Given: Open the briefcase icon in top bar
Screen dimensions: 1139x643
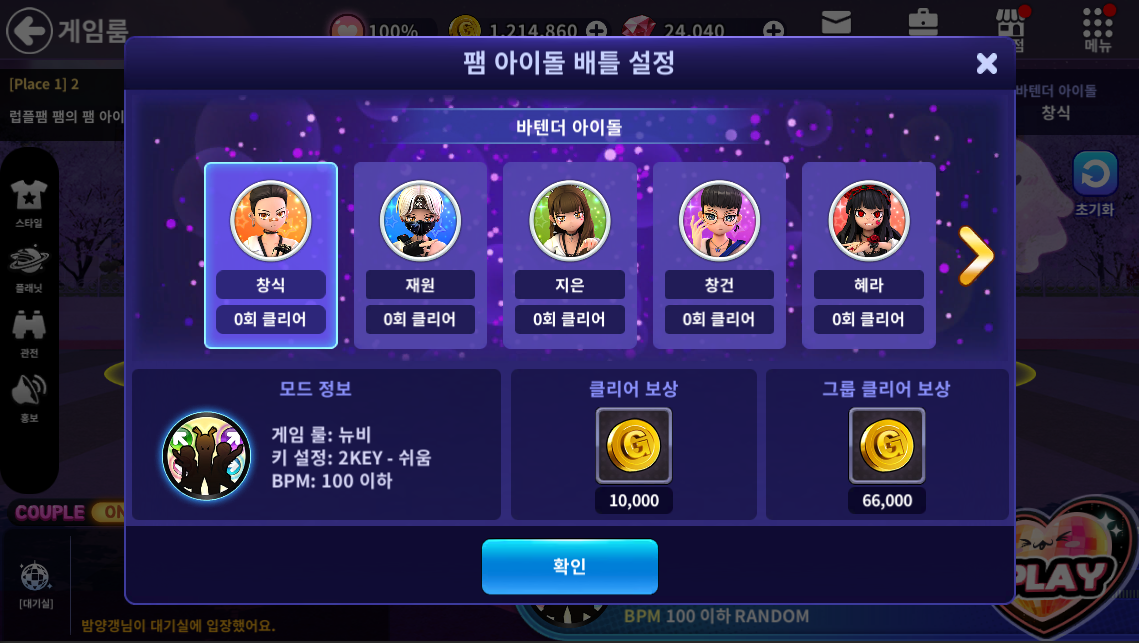Looking at the screenshot, I should (922, 22).
